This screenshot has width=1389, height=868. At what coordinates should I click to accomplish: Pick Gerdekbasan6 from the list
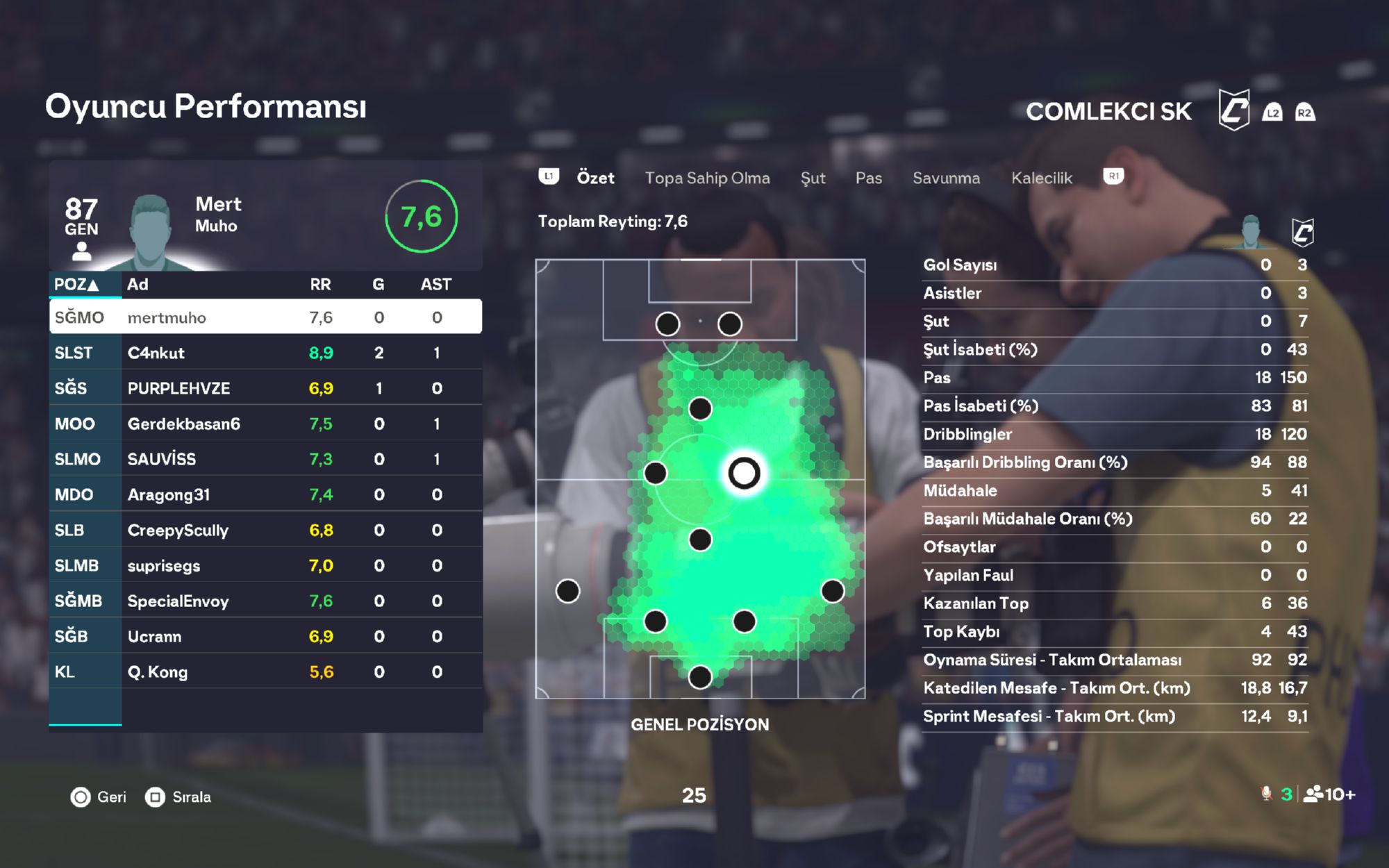coord(265,424)
